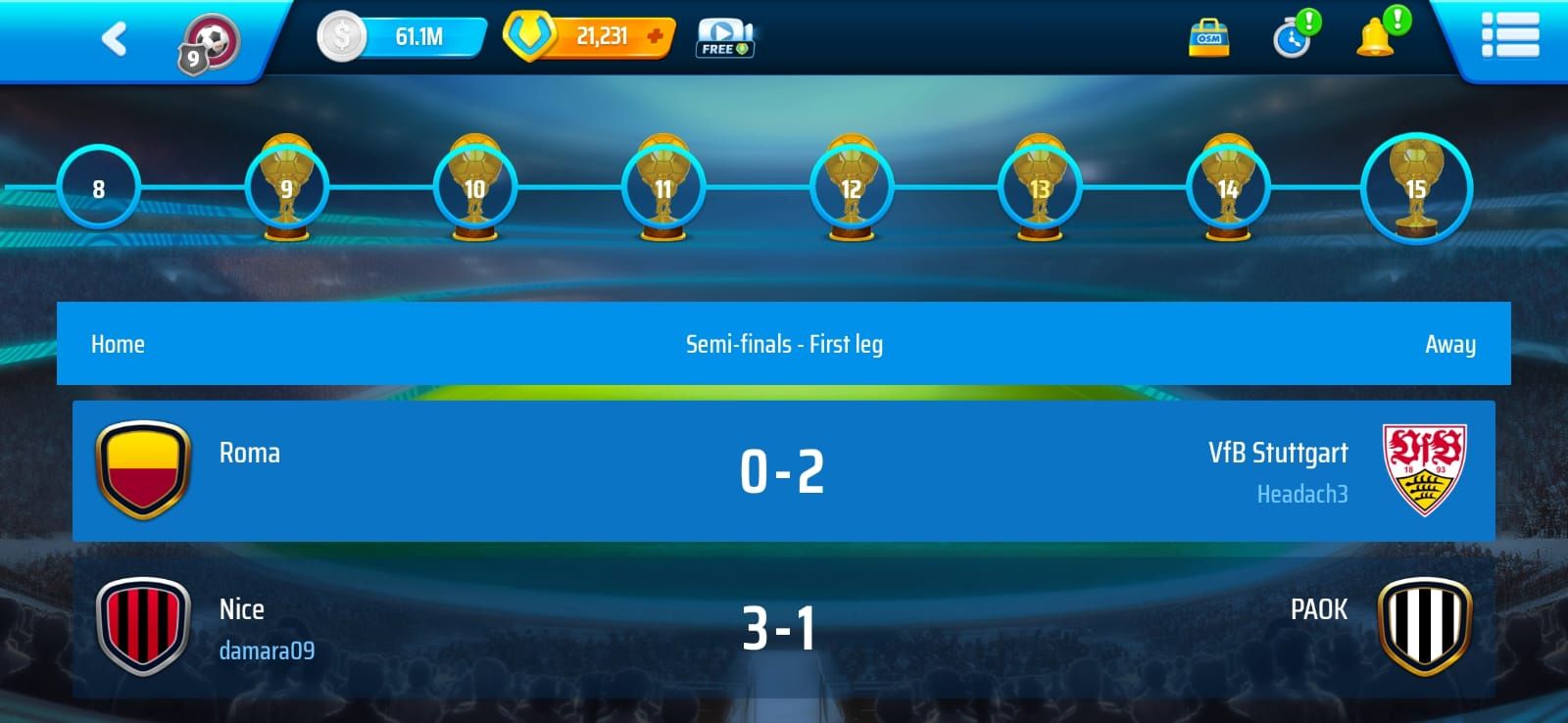1568x723 pixels.
Task: Select circle 8 on the season progress track
Action: (x=98, y=188)
